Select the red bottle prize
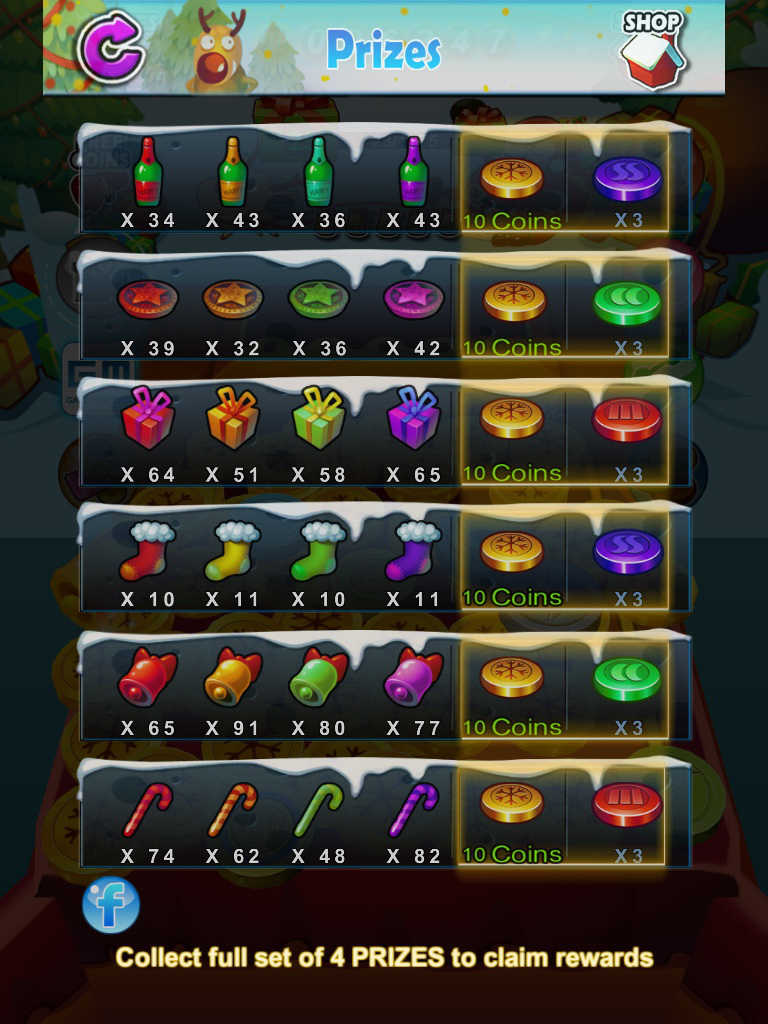Image resolution: width=768 pixels, height=1024 pixels. 148,172
